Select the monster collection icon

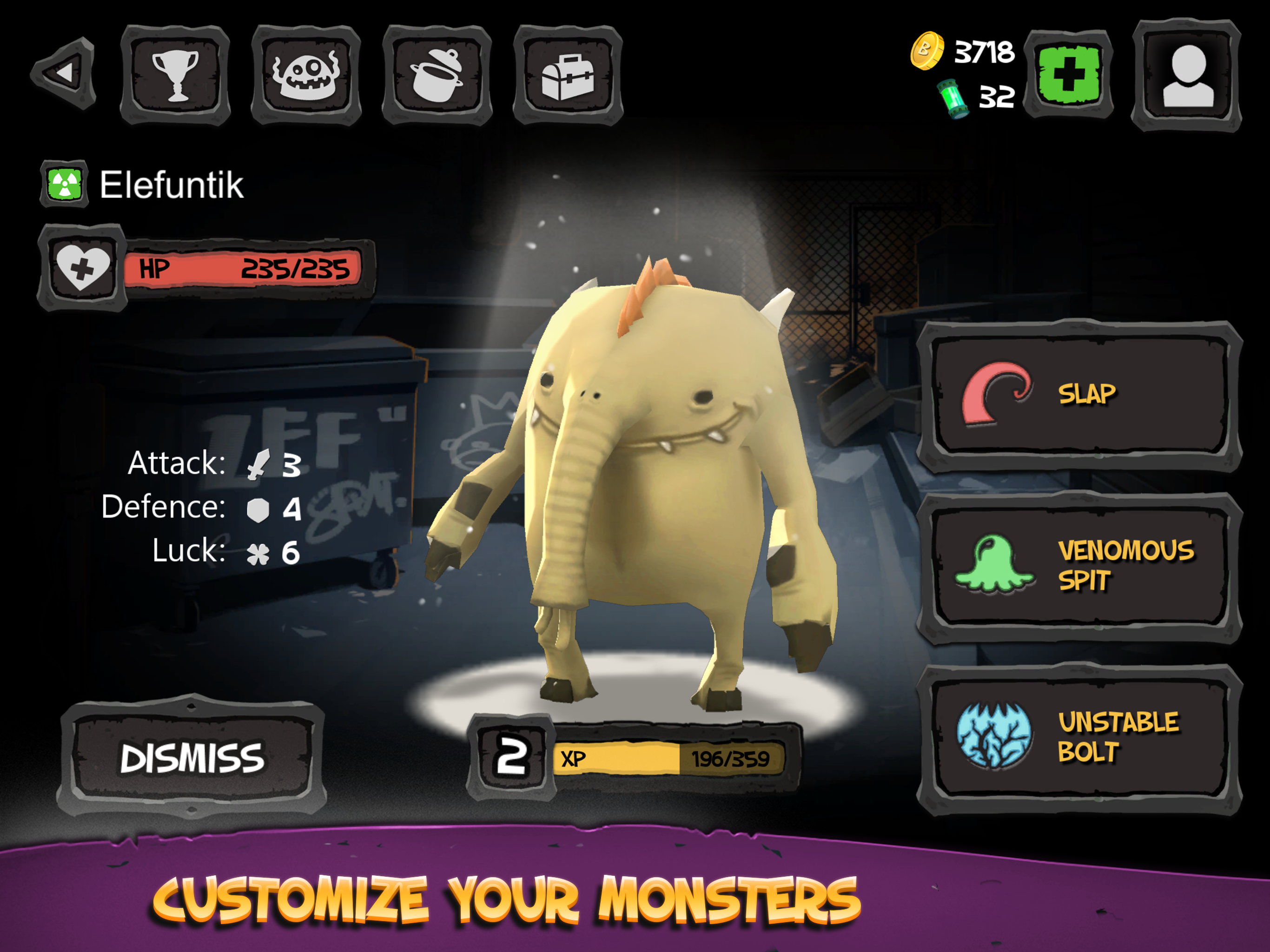pos(306,75)
